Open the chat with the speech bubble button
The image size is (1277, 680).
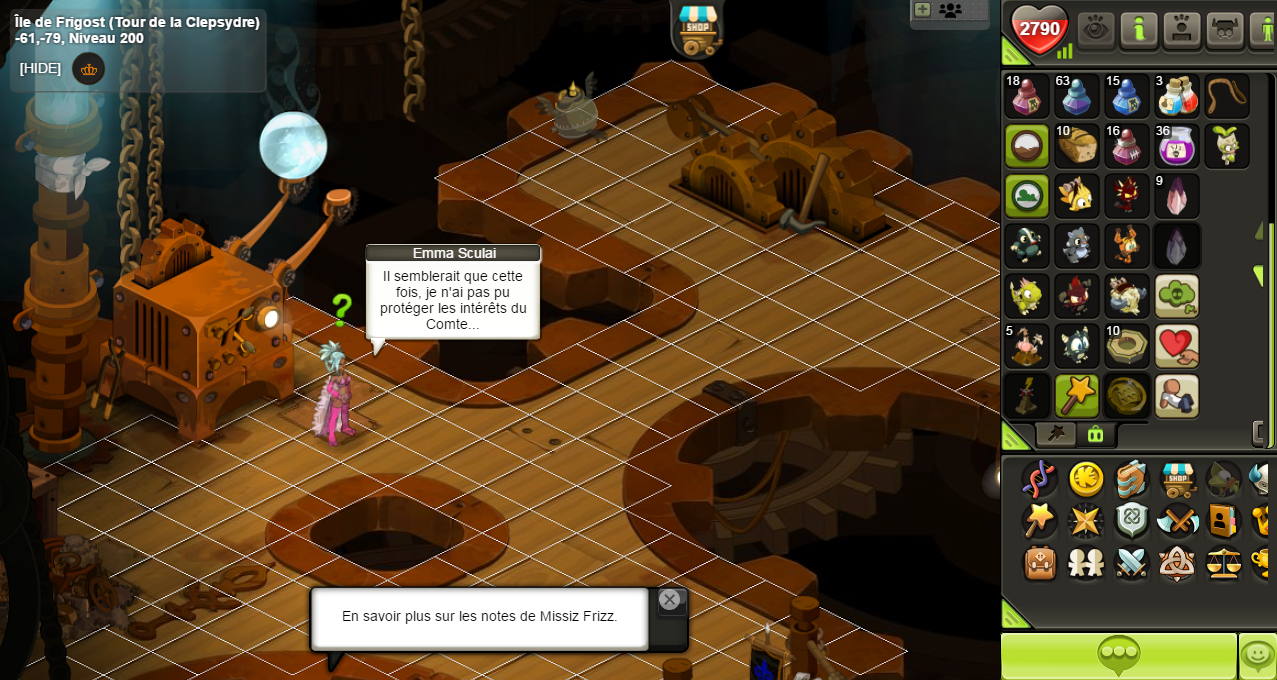click(x=1119, y=656)
